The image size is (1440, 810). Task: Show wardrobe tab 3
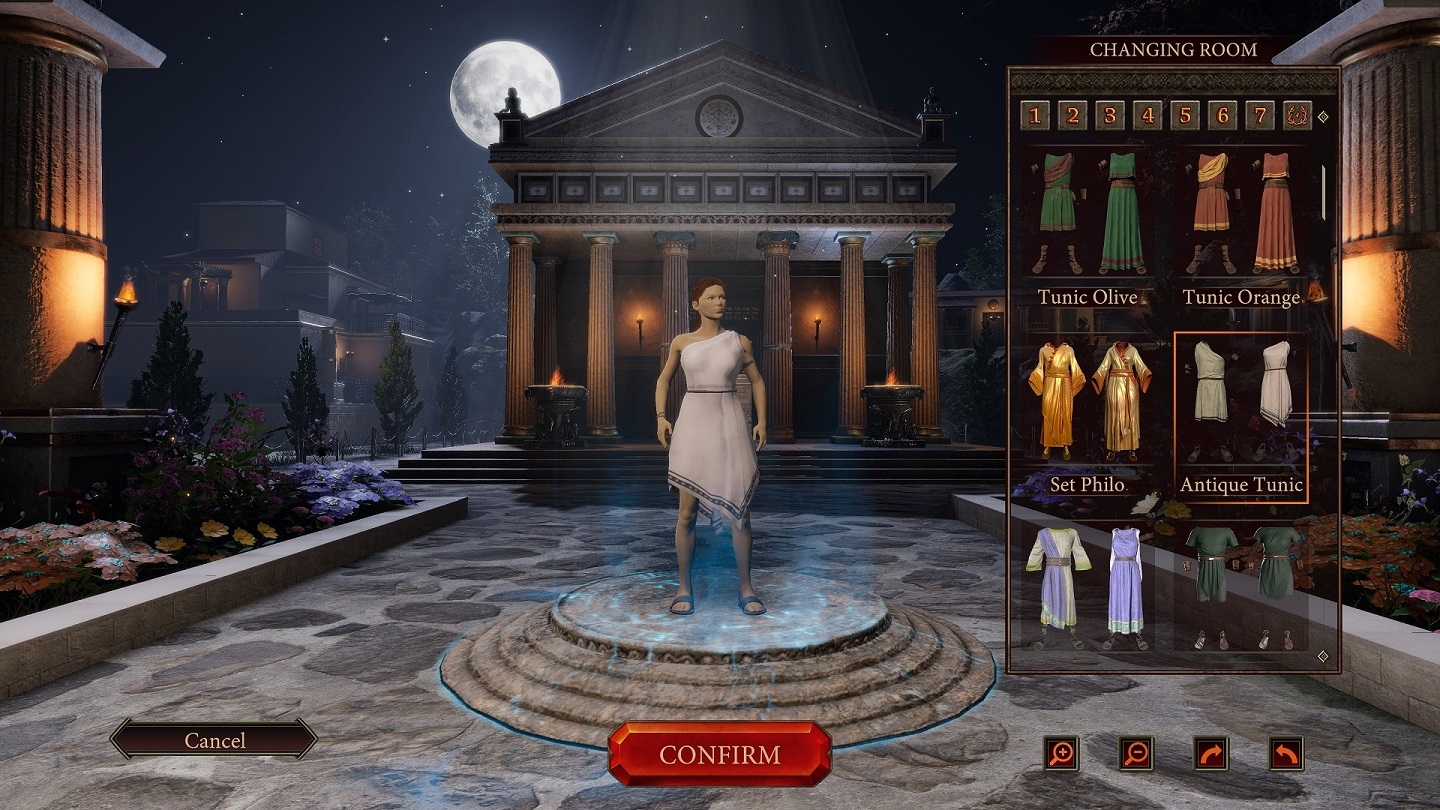pyautogui.click(x=1110, y=116)
